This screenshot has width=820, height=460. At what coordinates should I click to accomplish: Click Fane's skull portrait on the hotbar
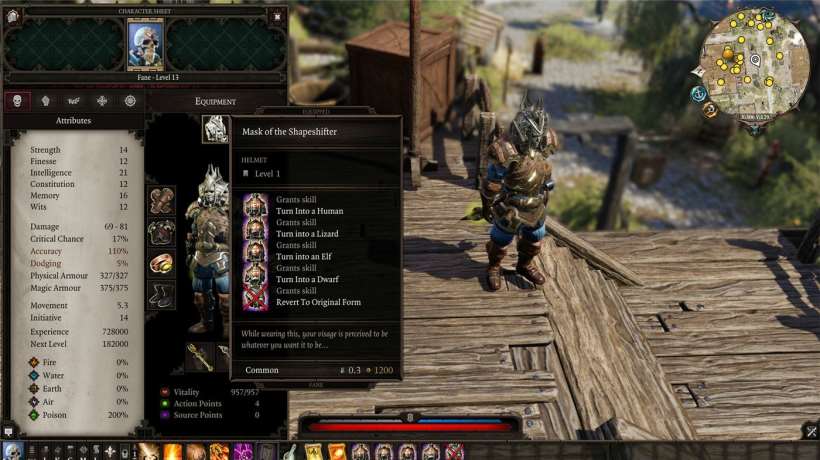tap(13, 451)
